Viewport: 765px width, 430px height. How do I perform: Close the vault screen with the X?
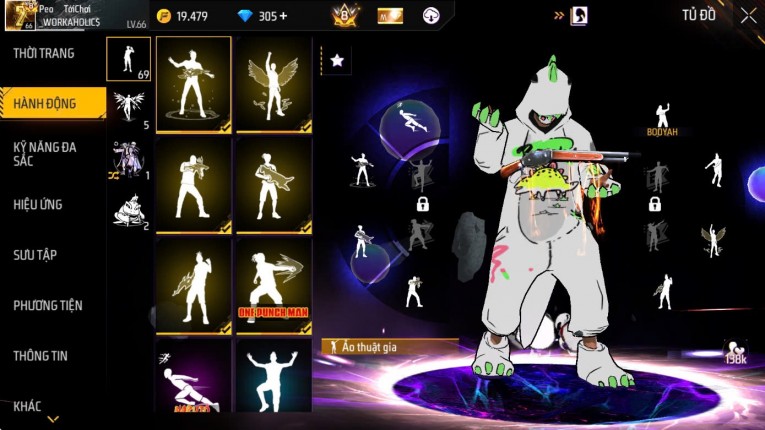tap(748, 15)
